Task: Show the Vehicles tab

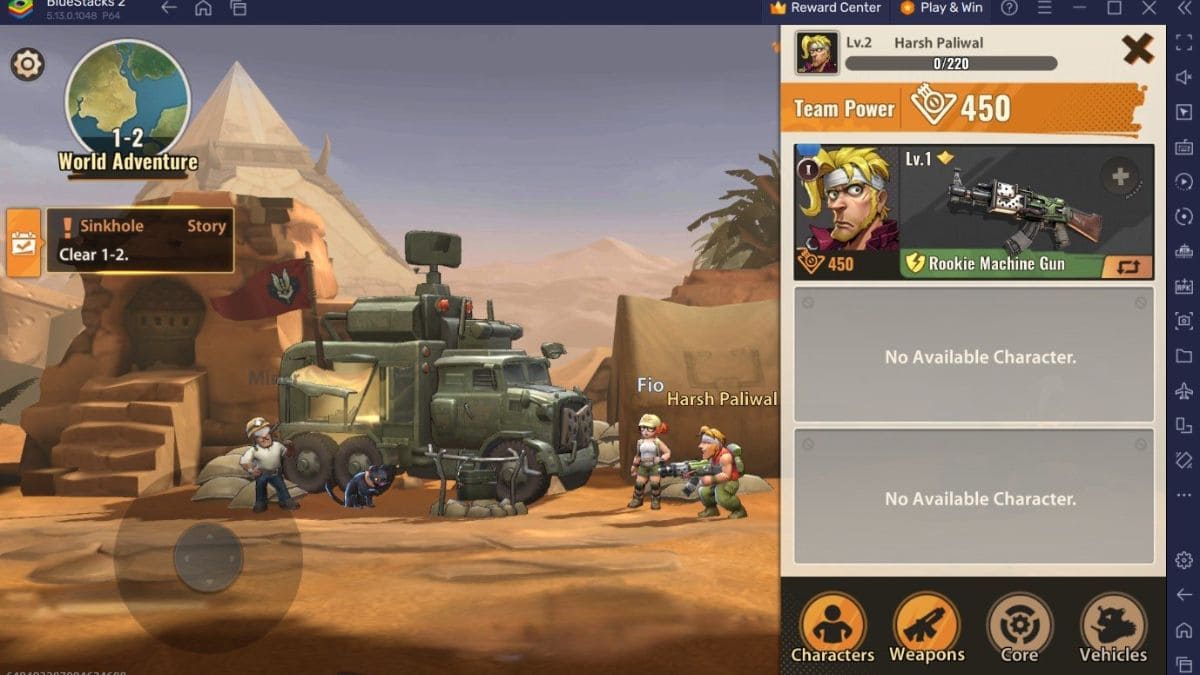Action: [1113, 627]
